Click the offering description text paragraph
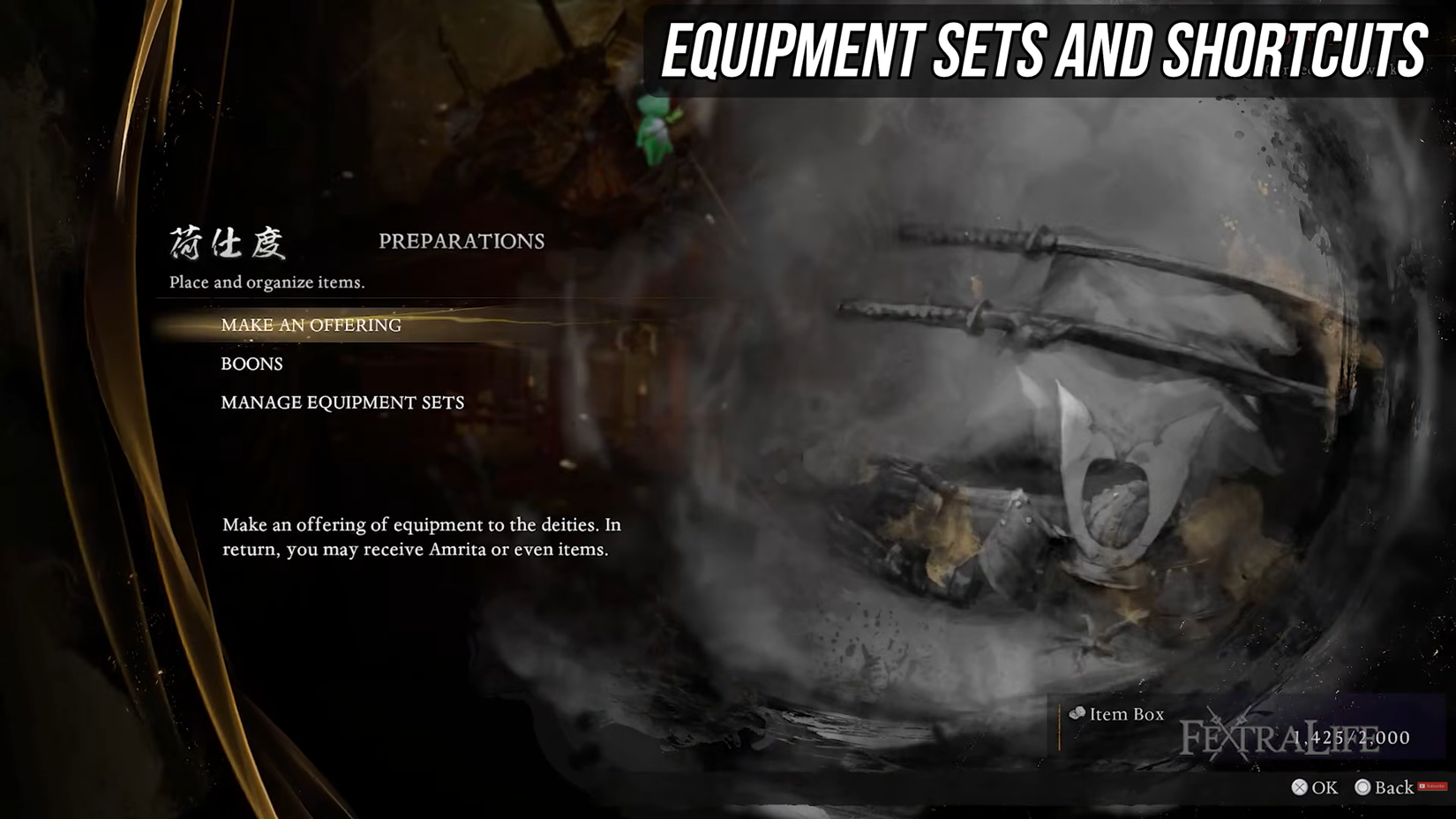 (x=422, y=538)
